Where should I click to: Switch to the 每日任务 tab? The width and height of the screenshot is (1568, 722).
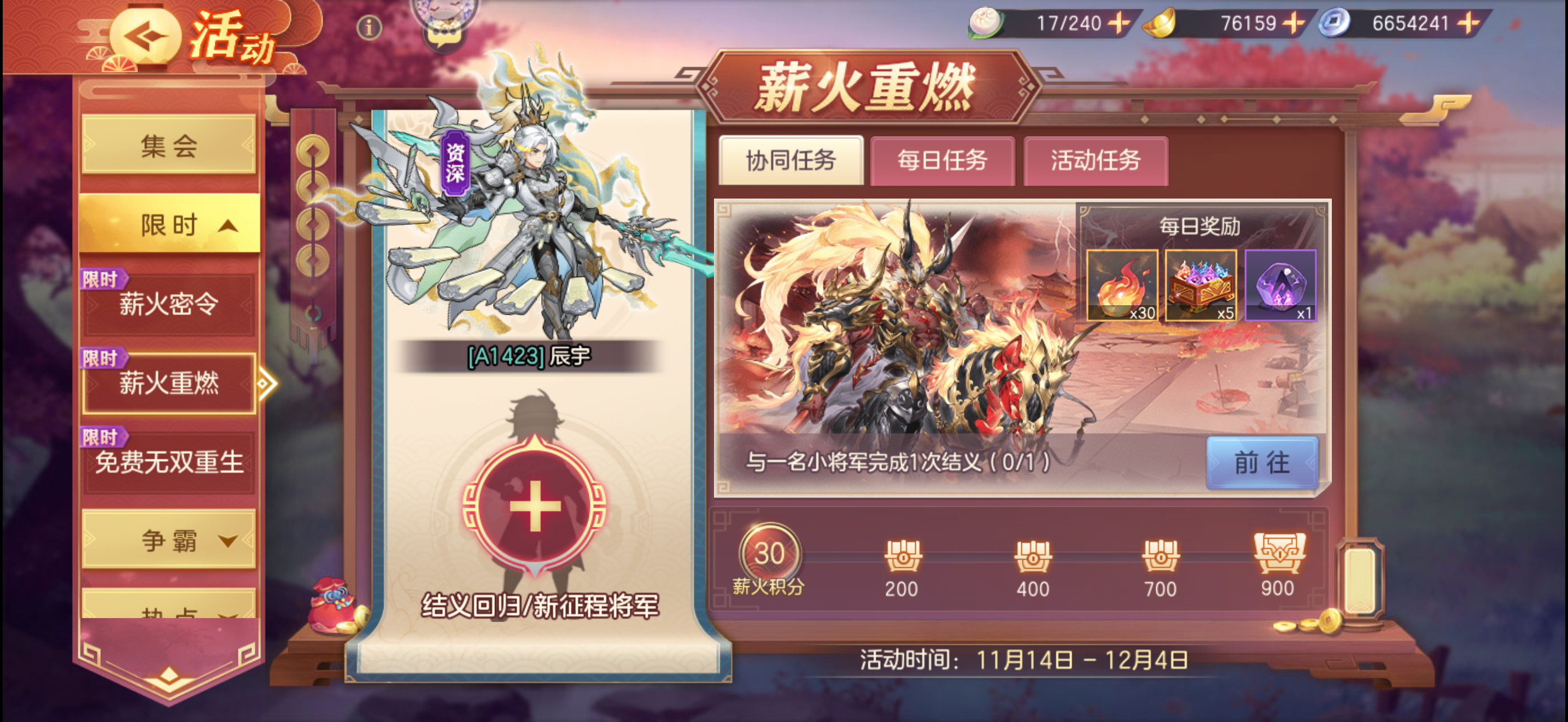(942, 162)
